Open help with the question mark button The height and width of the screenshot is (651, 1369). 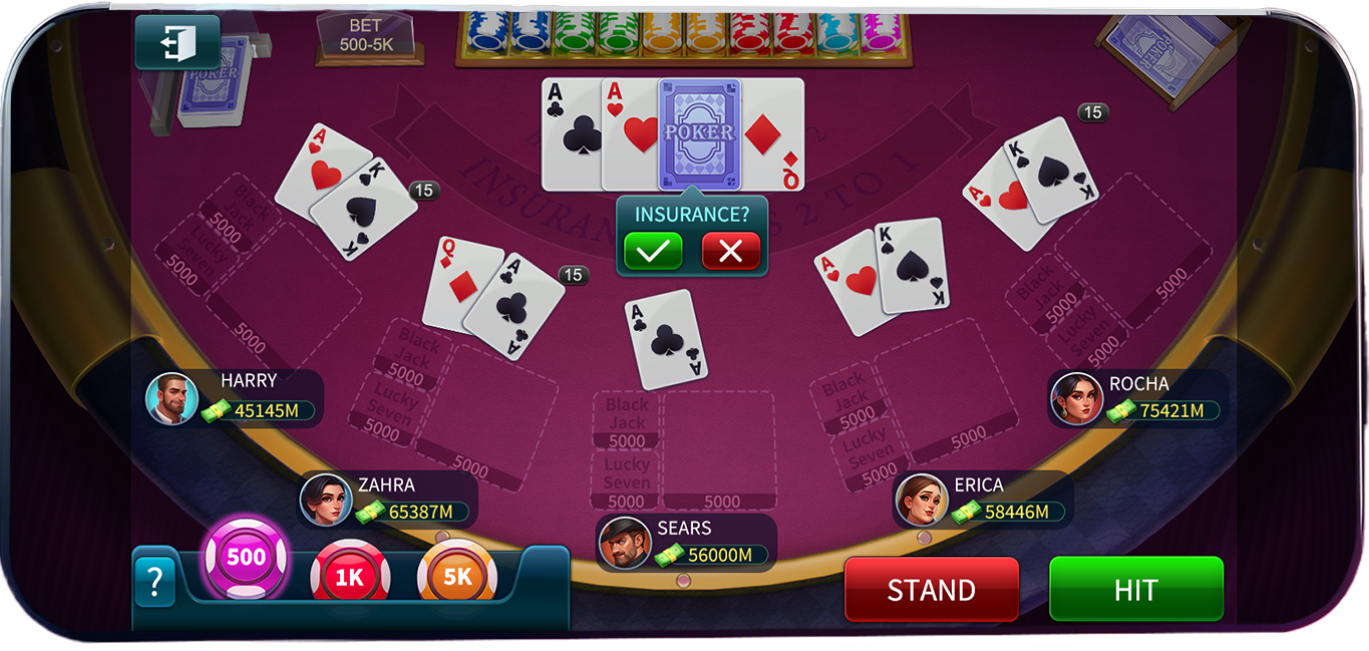click(x=155, y=580)
